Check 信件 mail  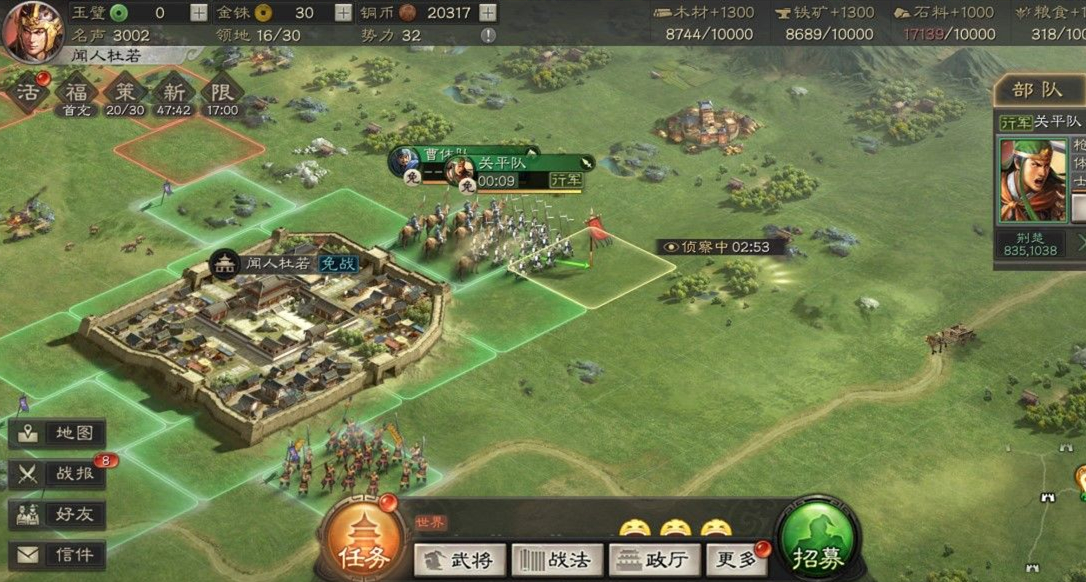click(x=58, y=554)
